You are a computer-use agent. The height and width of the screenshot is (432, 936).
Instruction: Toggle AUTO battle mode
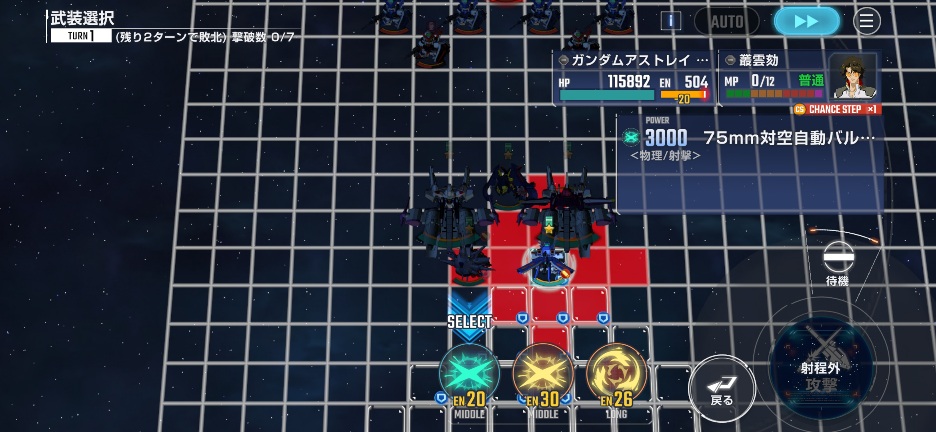click(x=727, y=21)
